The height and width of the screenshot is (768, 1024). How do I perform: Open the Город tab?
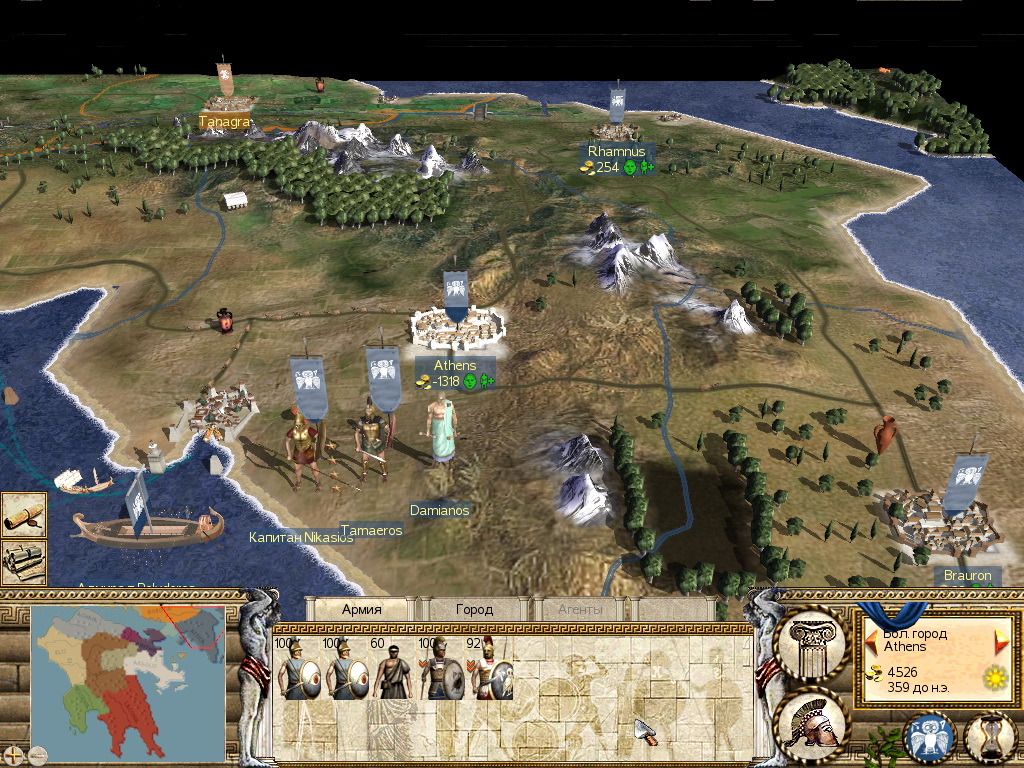(474, 608)
